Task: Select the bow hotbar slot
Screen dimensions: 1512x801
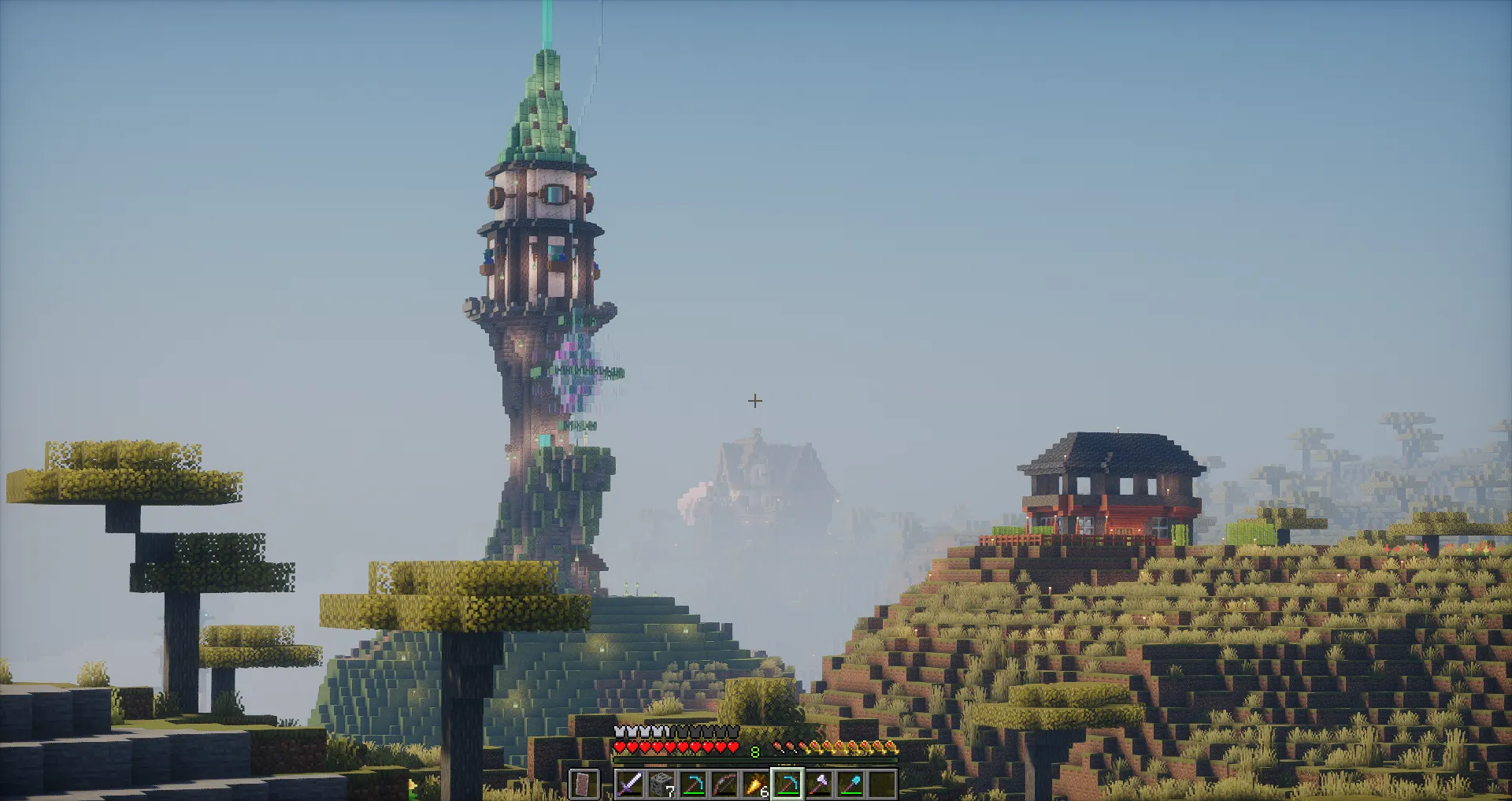Action: [x=724, y=784]
